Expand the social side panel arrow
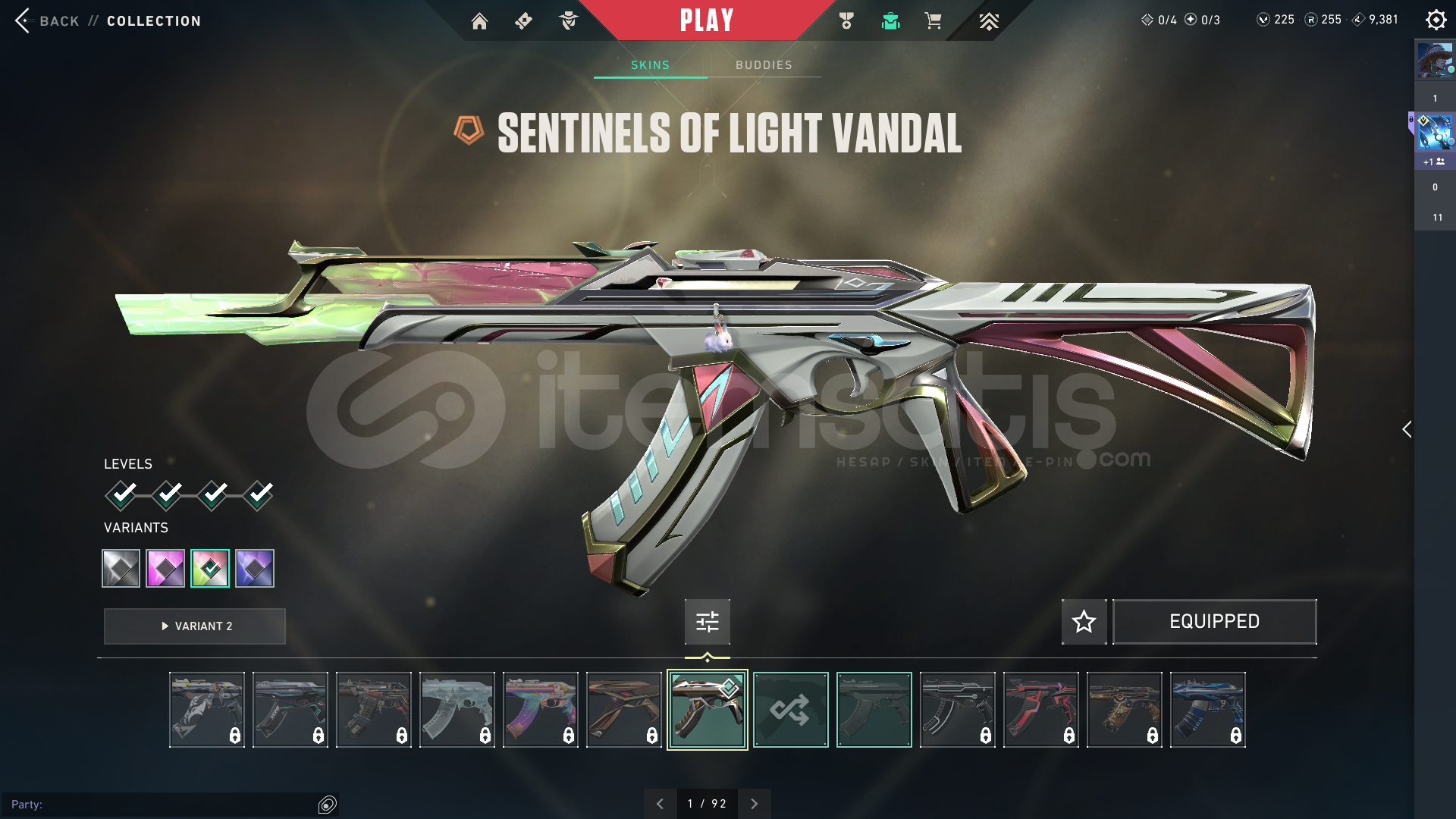 point(1407,429)
